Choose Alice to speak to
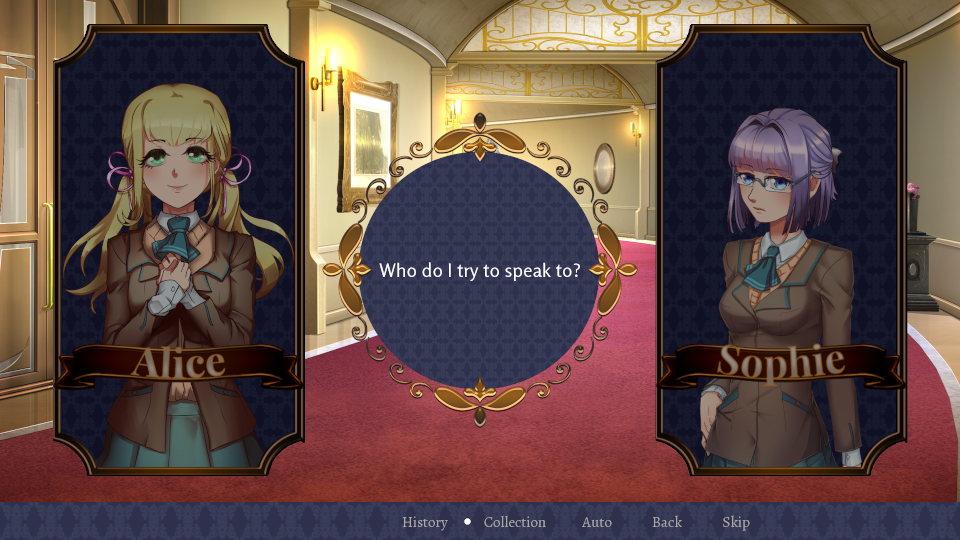Image resolution: width=960 pixels, height=540 pixels. (179, 250)
